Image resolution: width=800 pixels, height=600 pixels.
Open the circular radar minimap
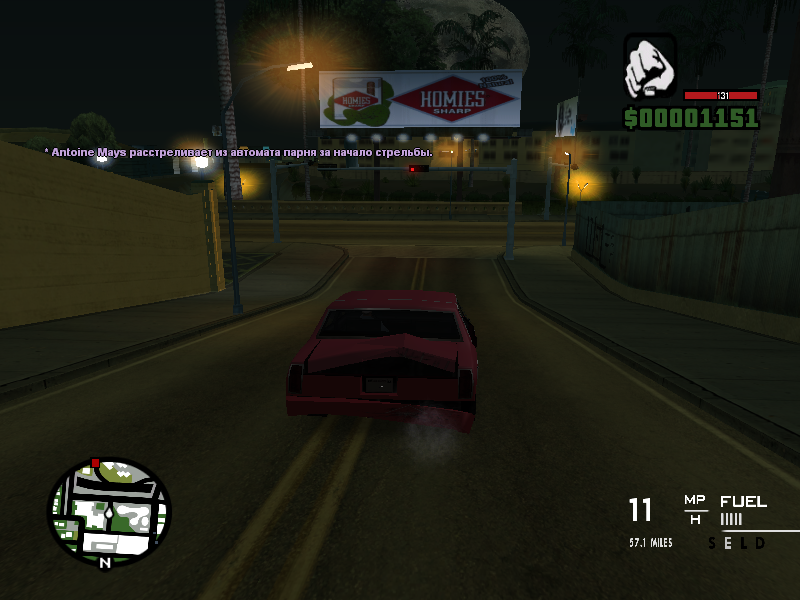point(109,509)
